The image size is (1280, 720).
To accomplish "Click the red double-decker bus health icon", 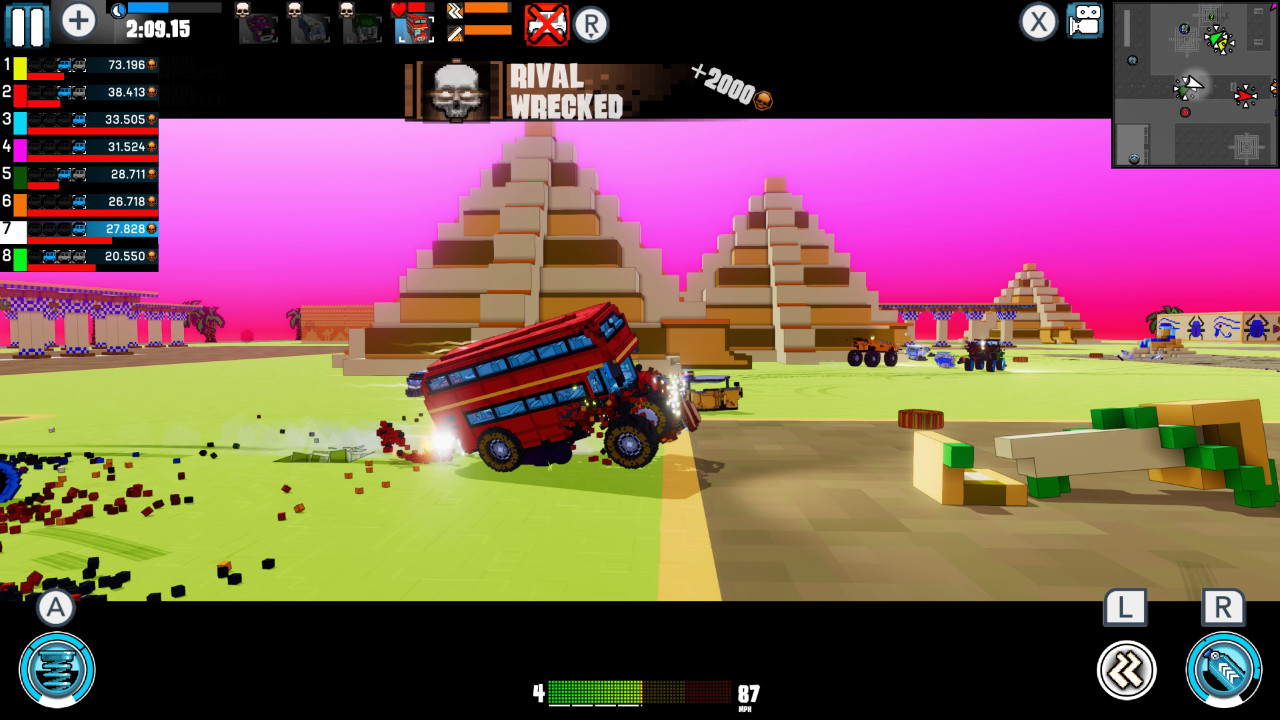I will point(418,30).
